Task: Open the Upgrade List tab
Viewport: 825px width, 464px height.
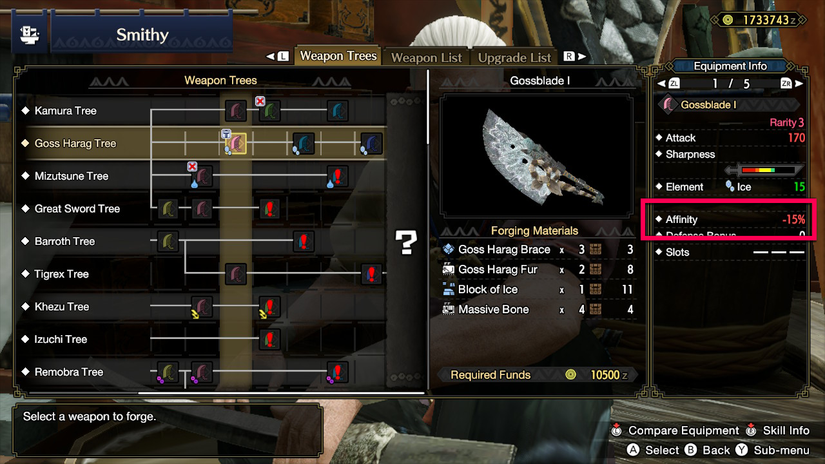Action: [514, 57]
